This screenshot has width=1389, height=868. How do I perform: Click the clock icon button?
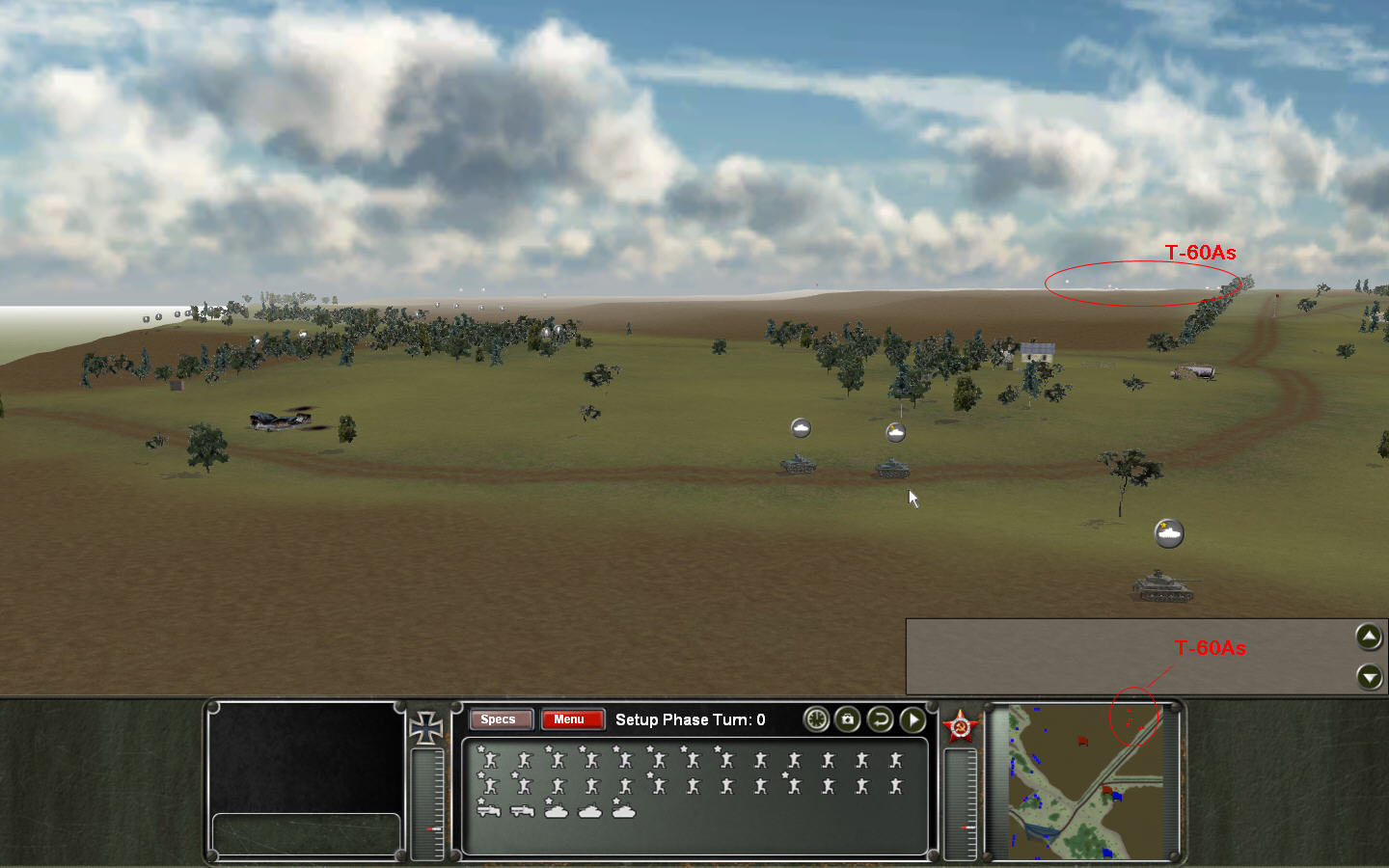[816, 719]
